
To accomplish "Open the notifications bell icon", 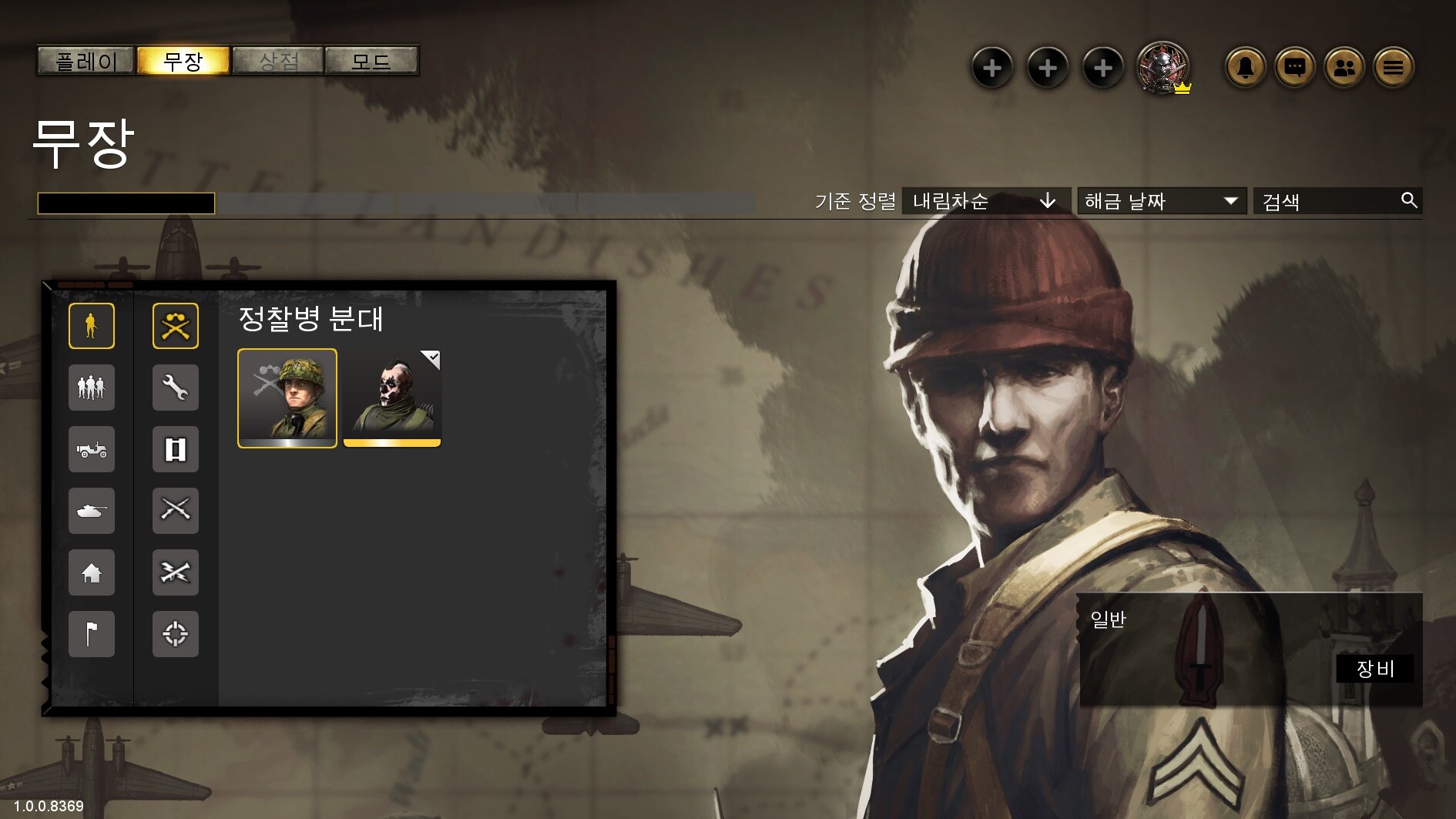I will [1245, 68].
